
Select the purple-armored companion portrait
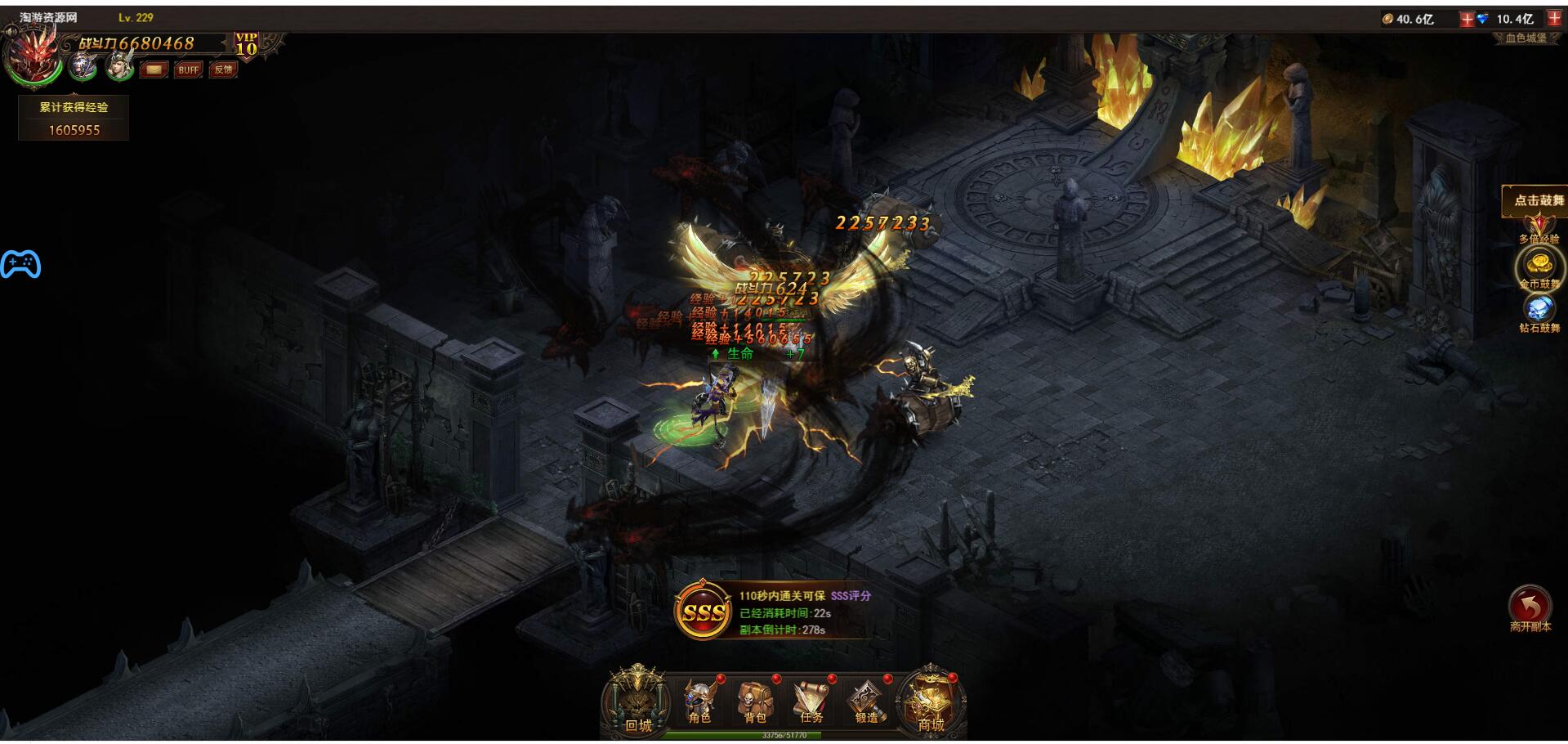[83, 65]
